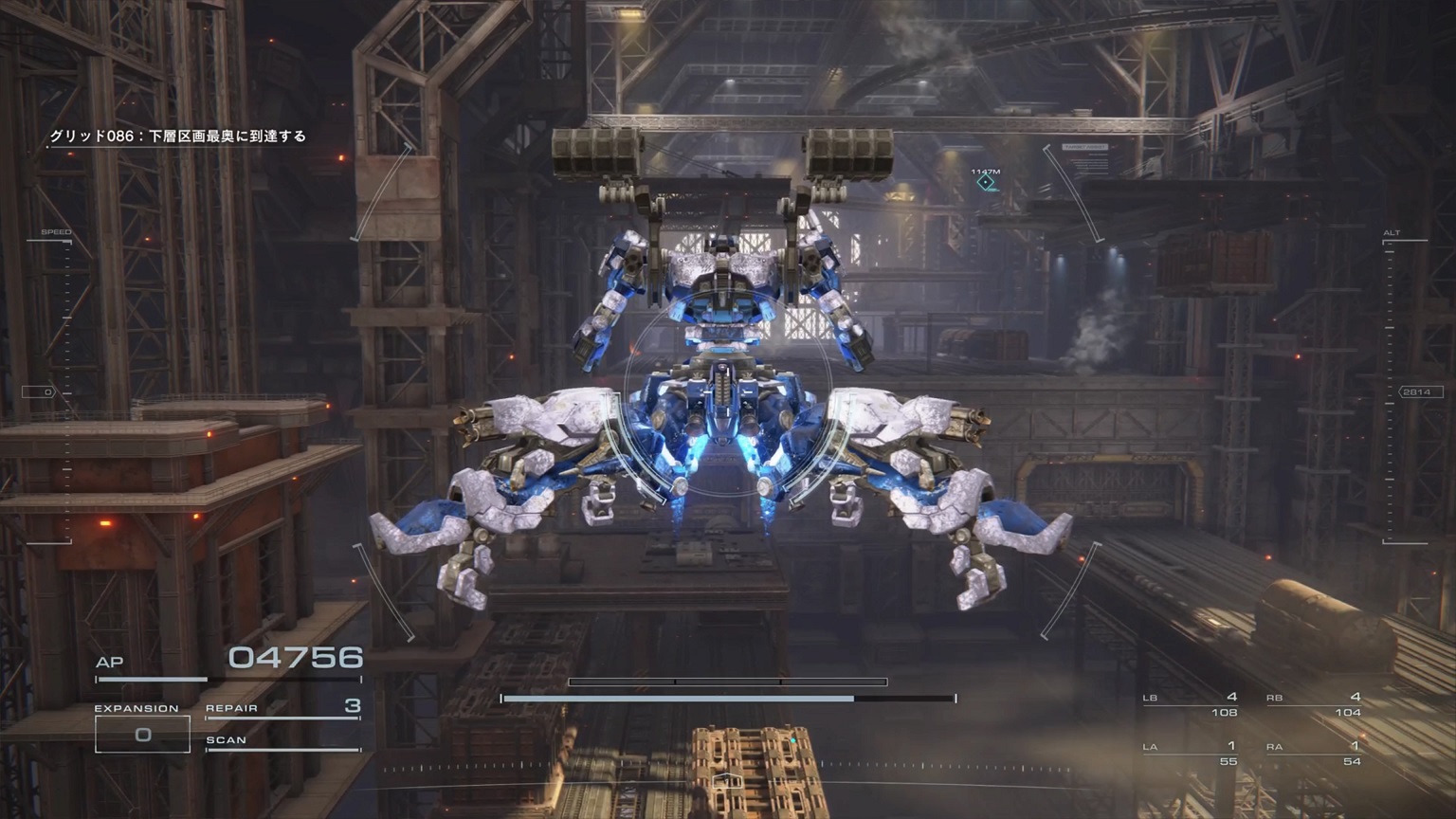Activate the Expansion slot box
The image size is (1456, 819).
point(142,735)
